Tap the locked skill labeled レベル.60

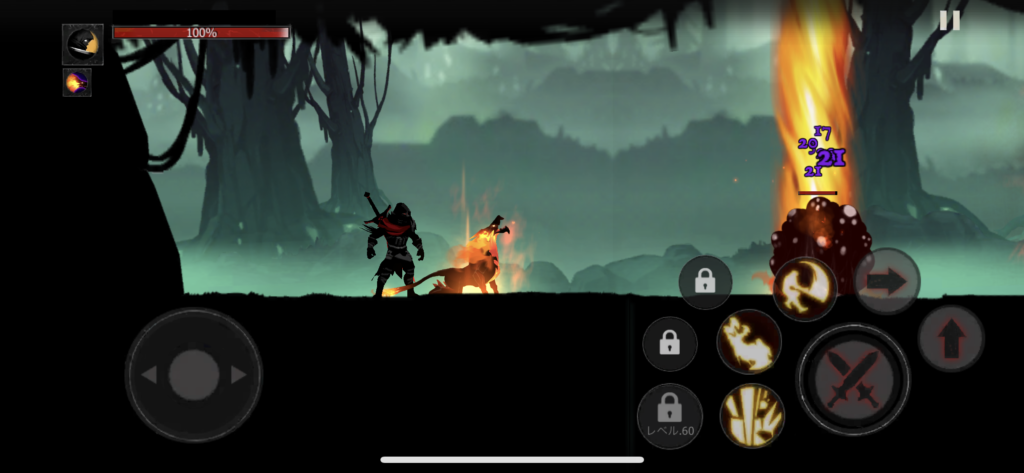click(x=670, y=415)
